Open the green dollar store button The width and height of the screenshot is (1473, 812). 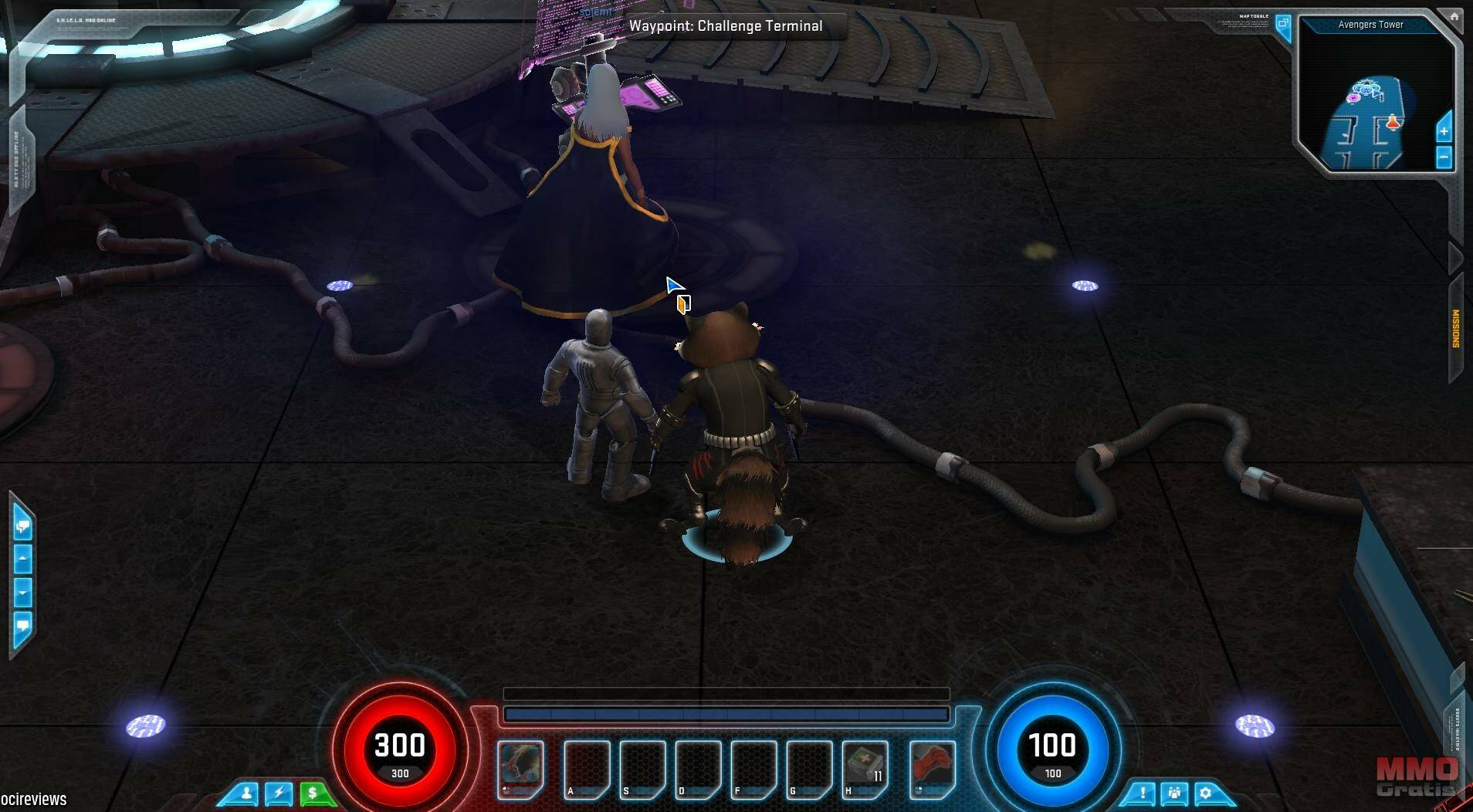click(313, 793)
